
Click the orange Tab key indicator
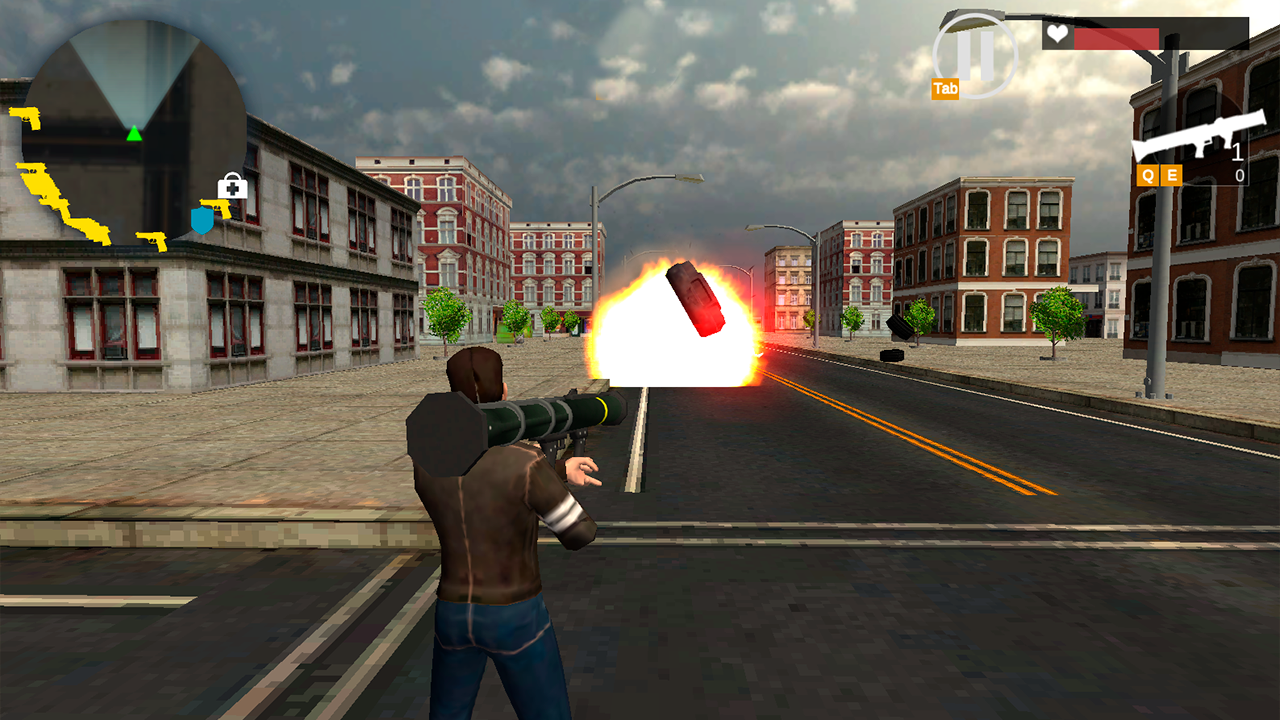click(x=945, y=88)
